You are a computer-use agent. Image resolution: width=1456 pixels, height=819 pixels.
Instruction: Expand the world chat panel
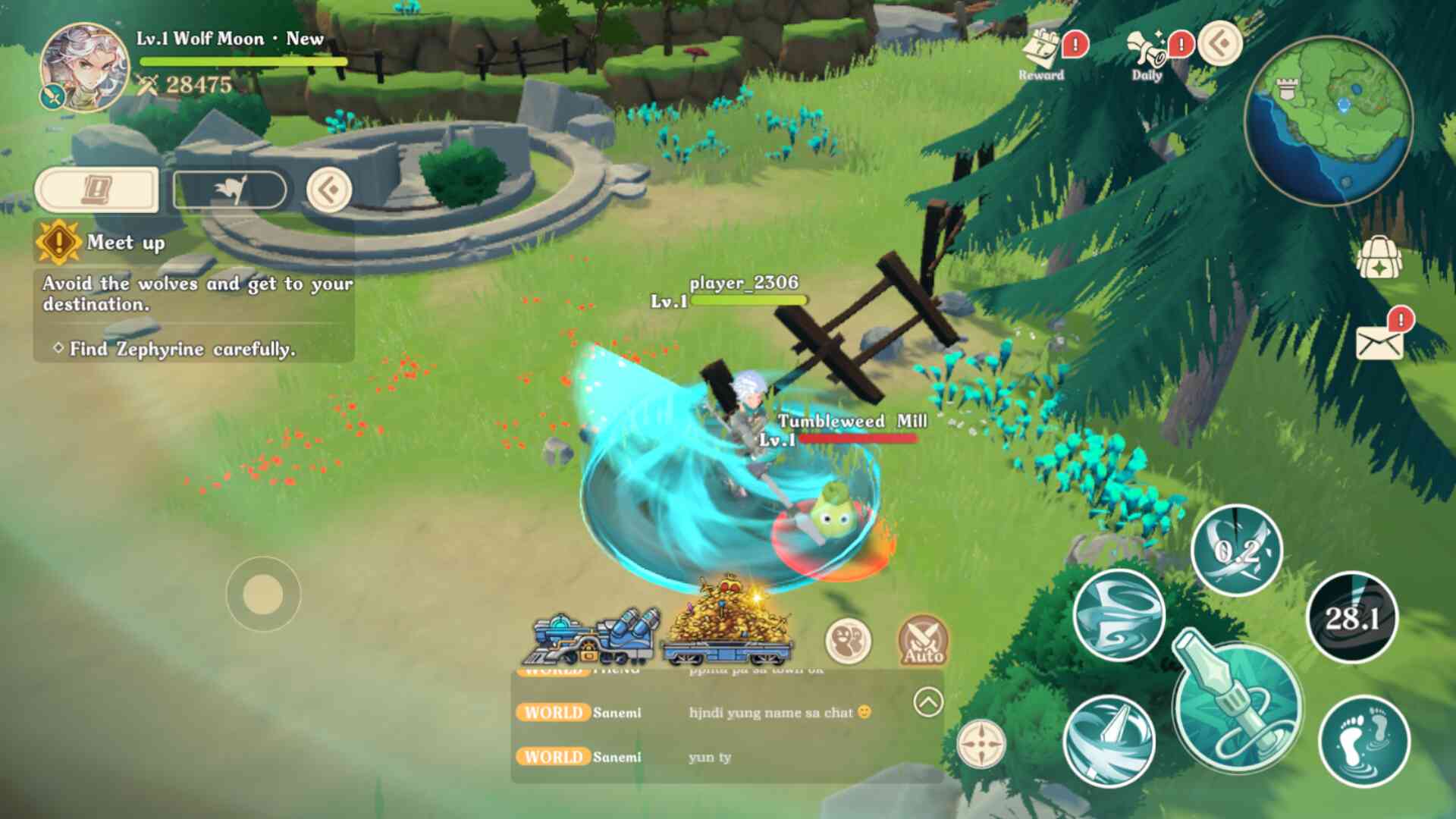point(928,702)
